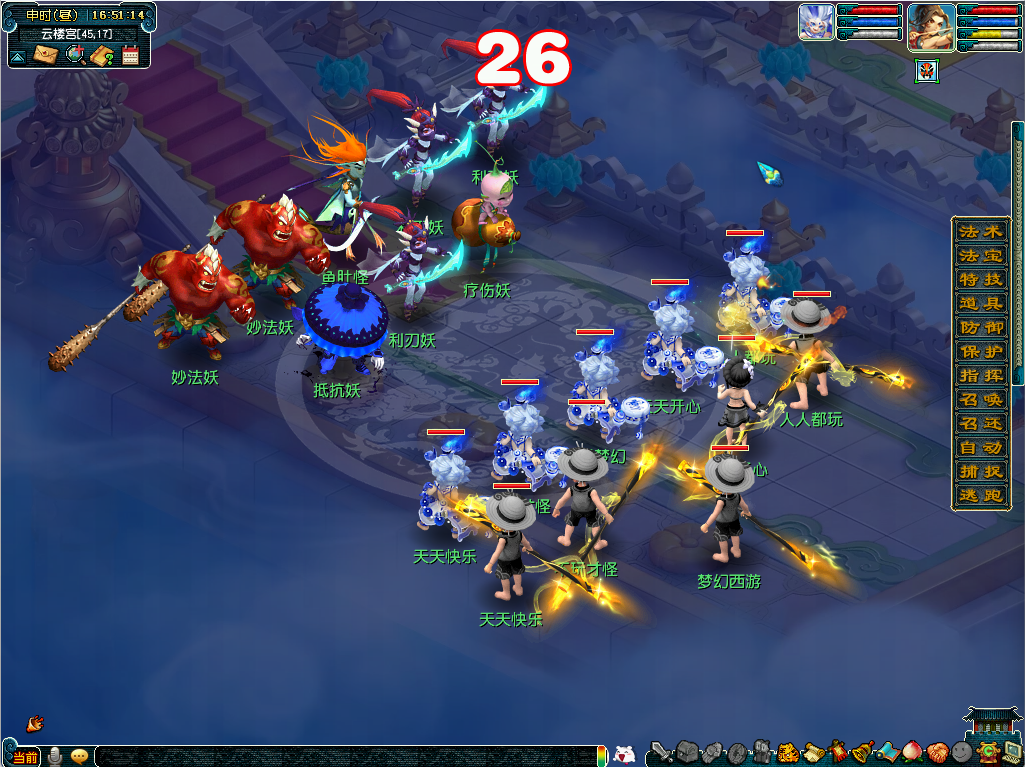Open the help book with question mark
The width and height of the screenshot is (1025, 767).
102,55
